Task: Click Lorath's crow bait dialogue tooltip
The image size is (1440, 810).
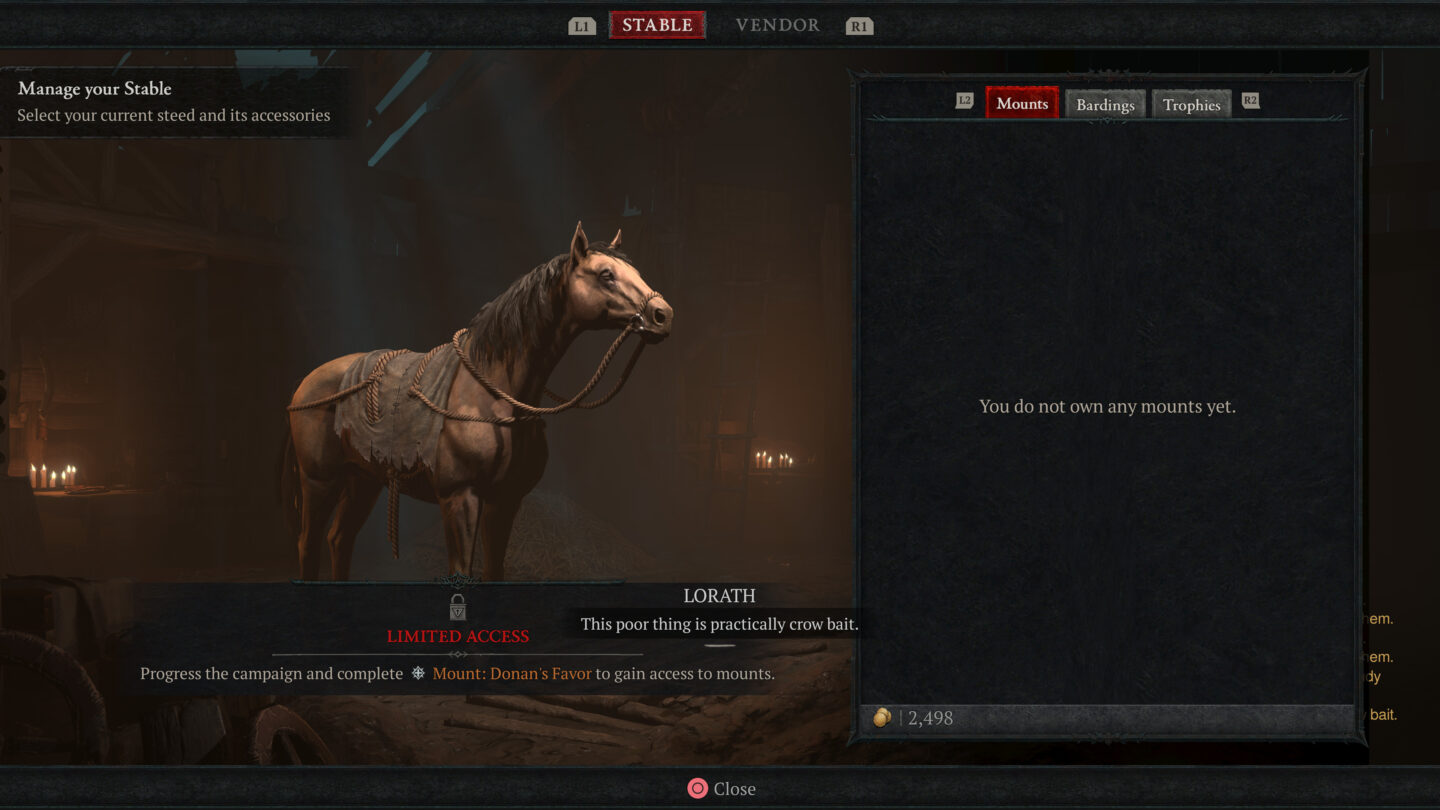Action: pyautogui.click(x=720, y=623)
